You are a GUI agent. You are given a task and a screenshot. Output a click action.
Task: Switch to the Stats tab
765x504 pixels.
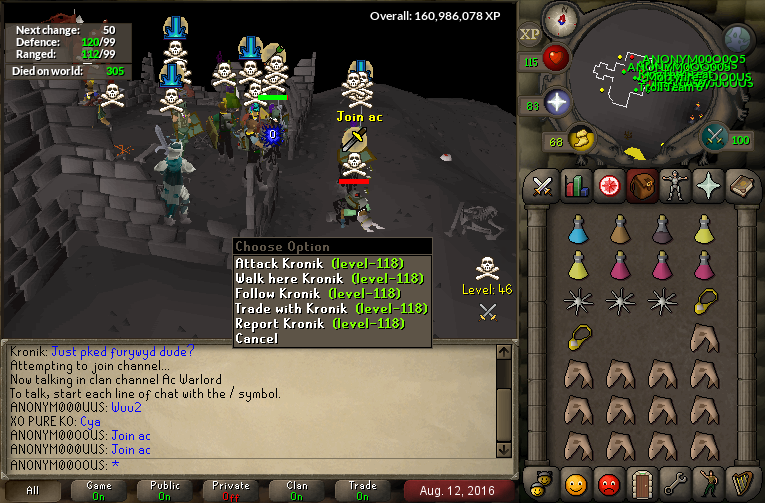coord(576,186)
